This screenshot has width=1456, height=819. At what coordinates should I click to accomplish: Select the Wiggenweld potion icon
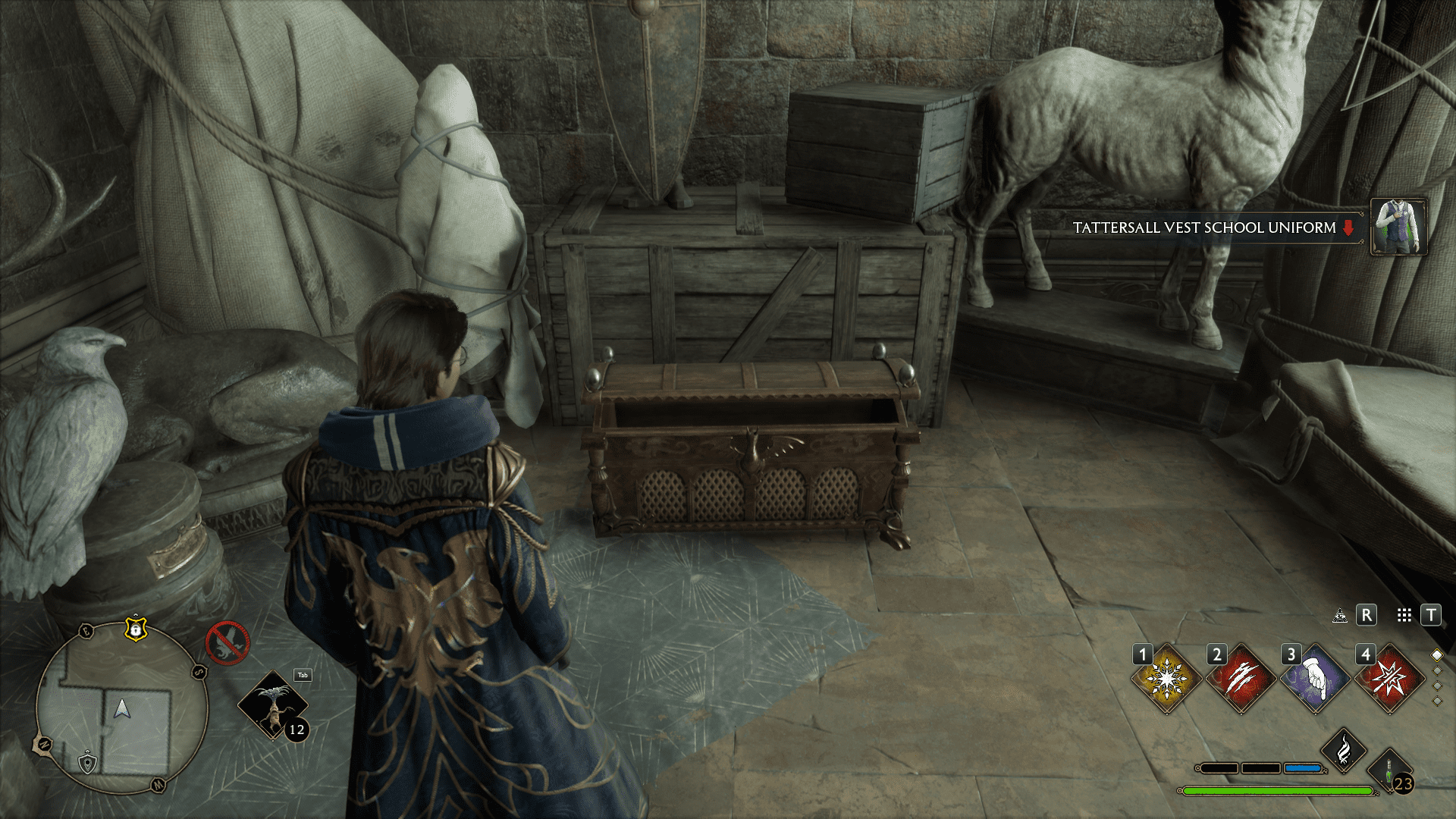tap(1389, 770)
